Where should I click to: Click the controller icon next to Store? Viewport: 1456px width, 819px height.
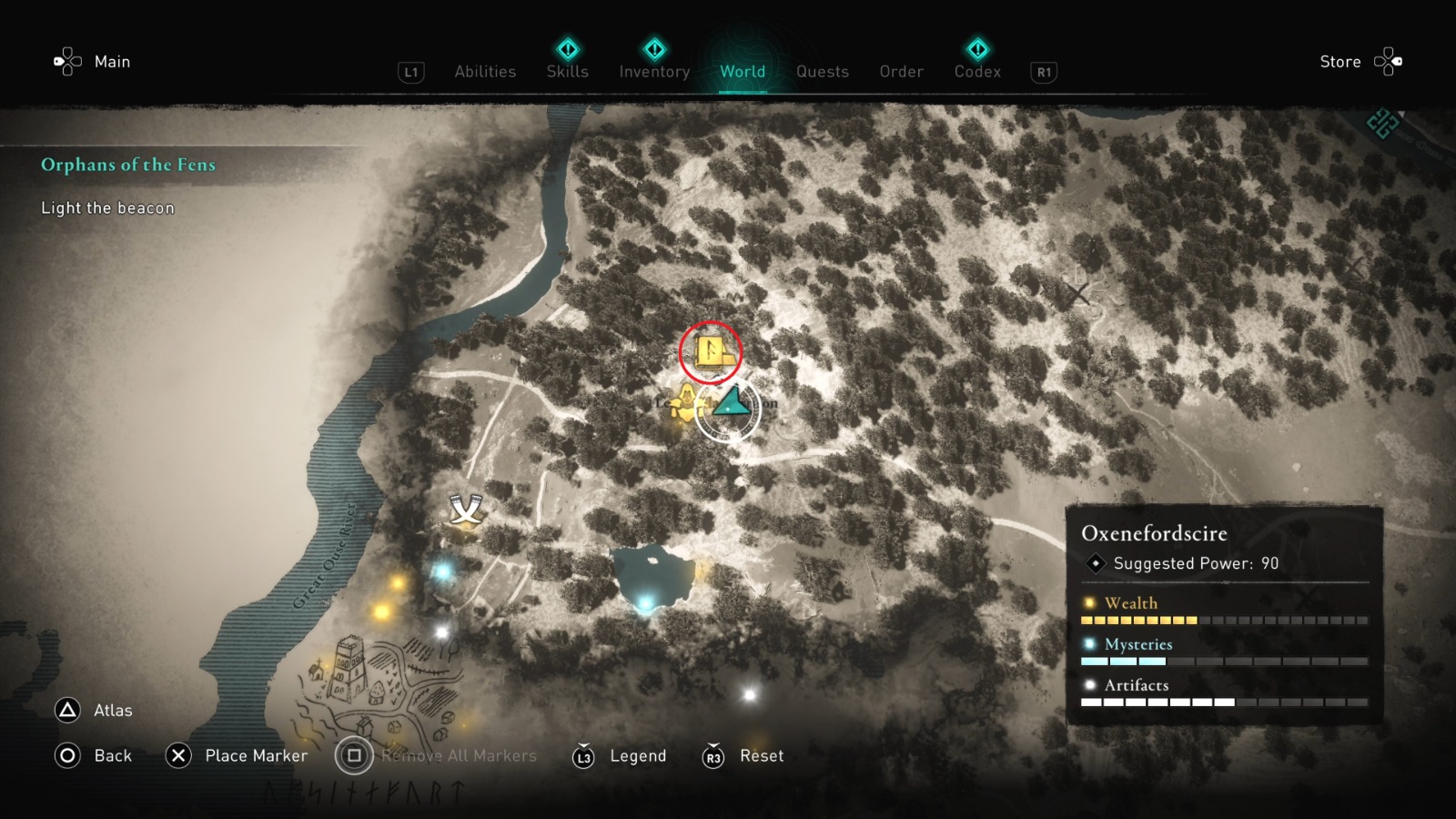[x=1390, y=61]
